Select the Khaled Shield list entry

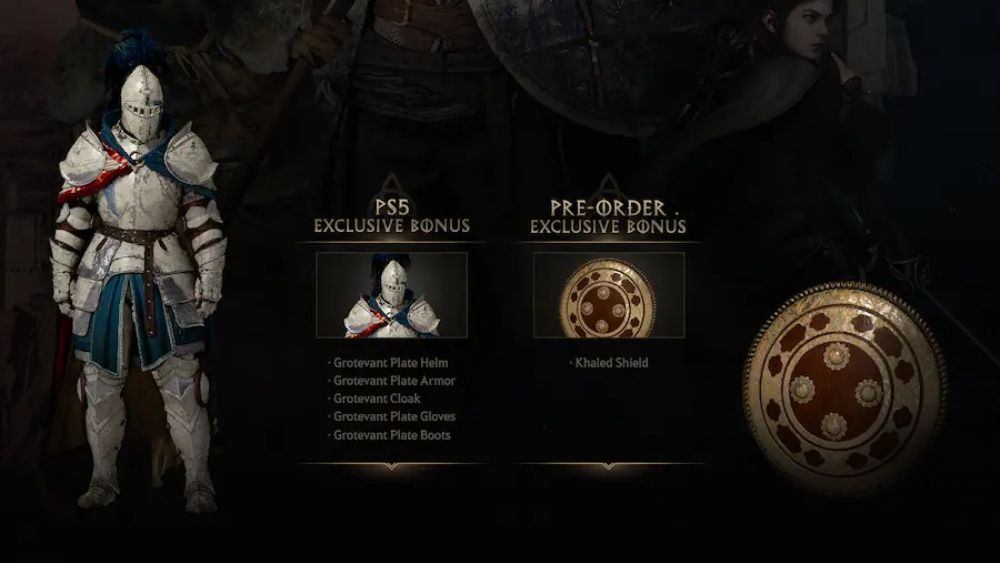(611, 363)
